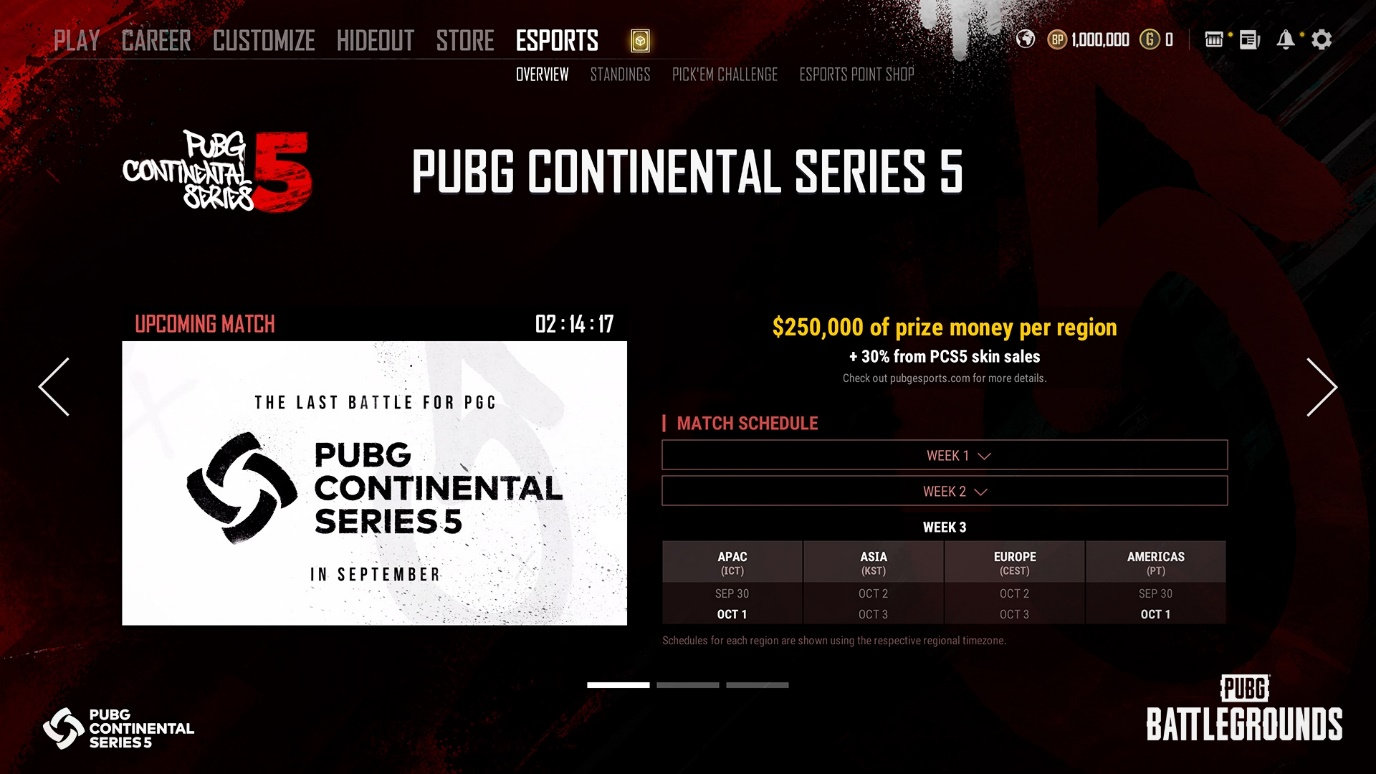Expand the WEEK 2 schedule
Viewport: 1376px width, 774px height.
click(944, 491)
